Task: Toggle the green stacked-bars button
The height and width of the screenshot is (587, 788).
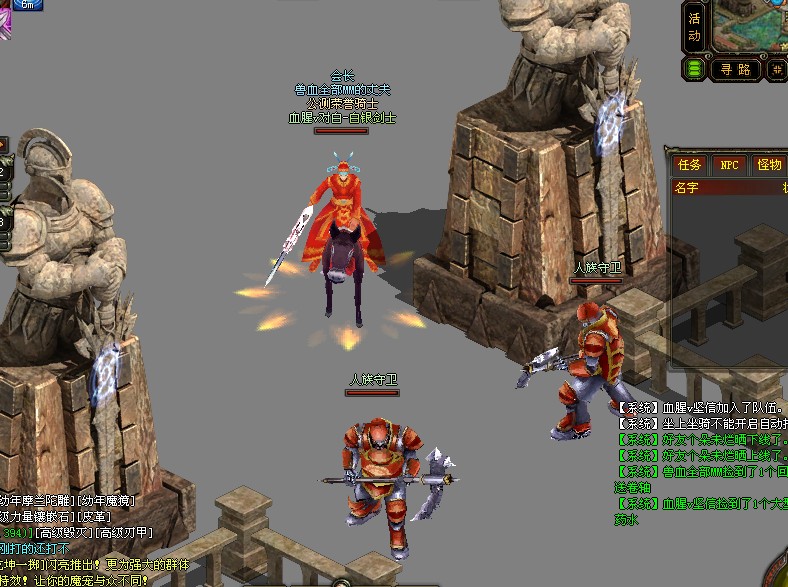Action: [x=694, y=69]
